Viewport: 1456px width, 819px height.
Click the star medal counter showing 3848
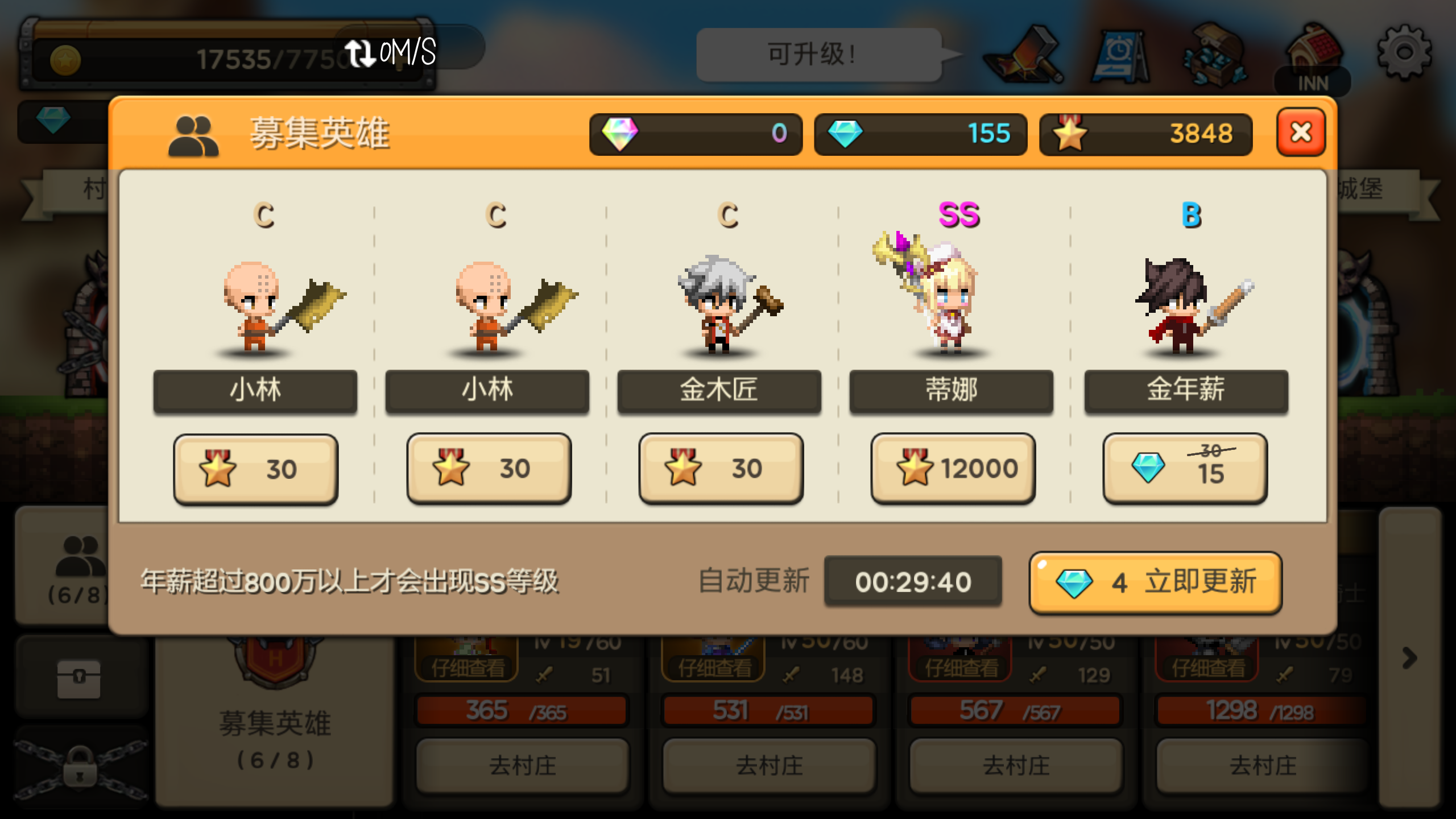coord(1143,135)
